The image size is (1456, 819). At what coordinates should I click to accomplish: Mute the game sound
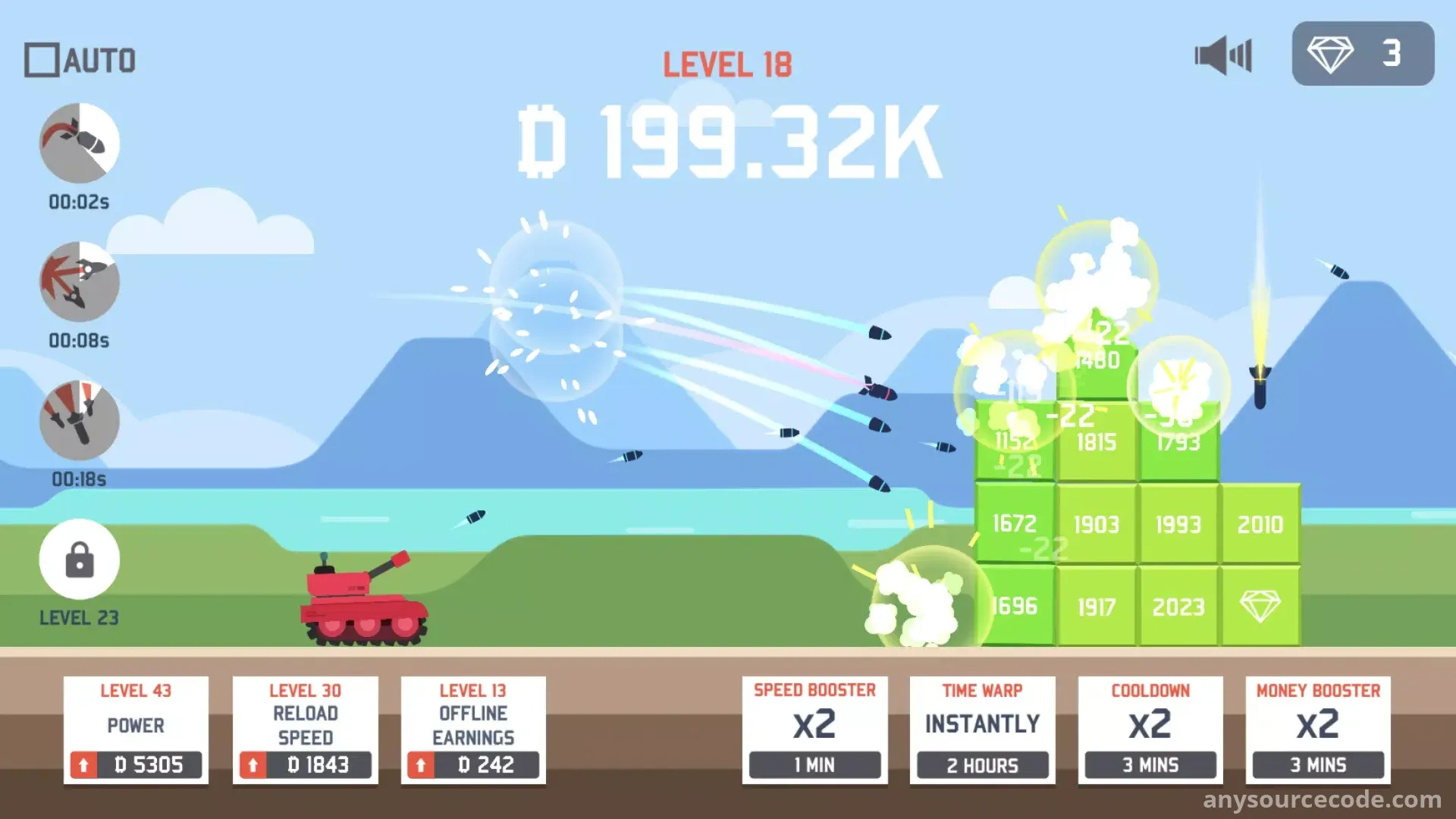[x=1222, y=55]
